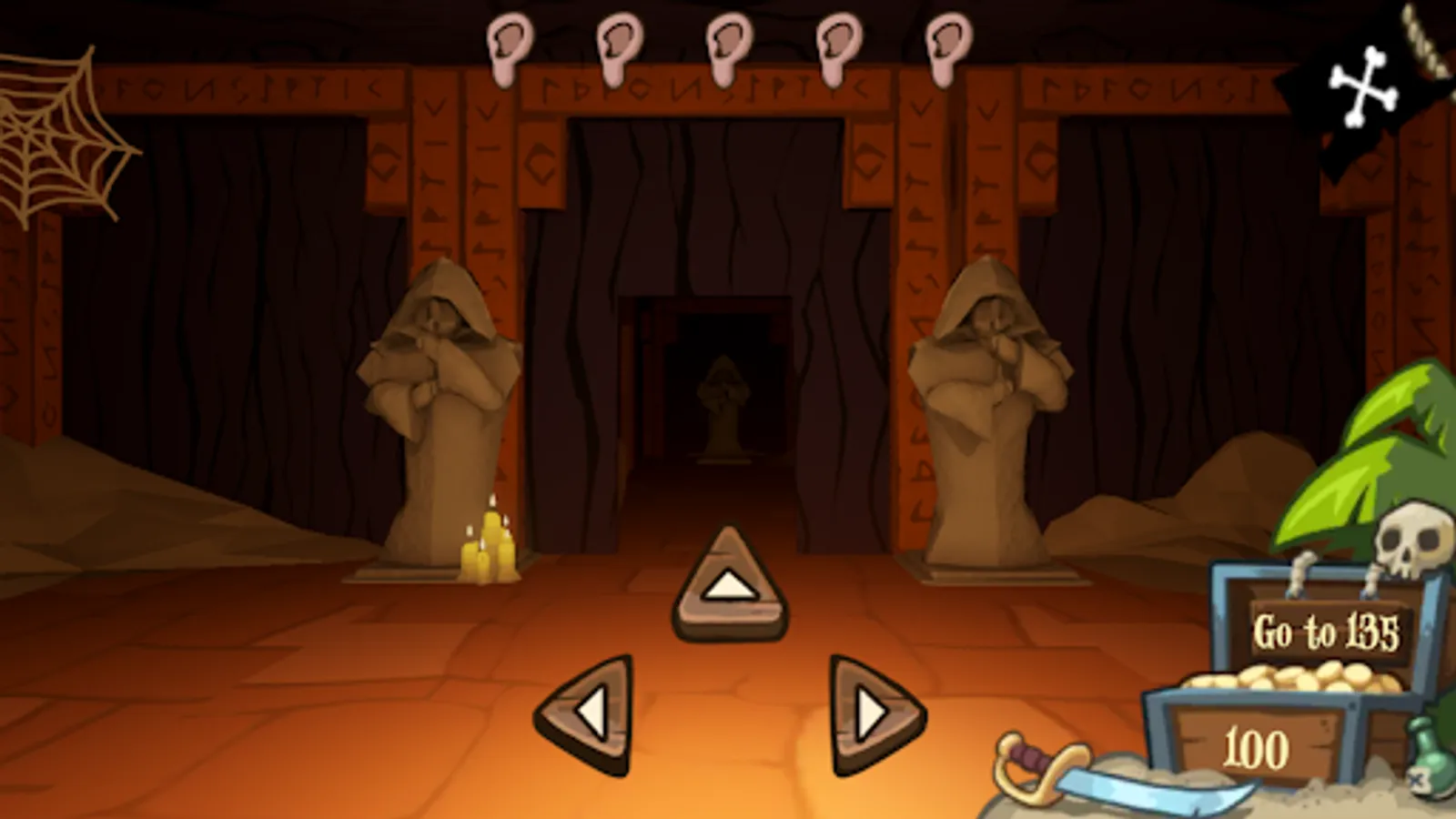This screenshot has height=819, width=1456.
Task: Enter the dark central doorway
Action: pos(719,382)
